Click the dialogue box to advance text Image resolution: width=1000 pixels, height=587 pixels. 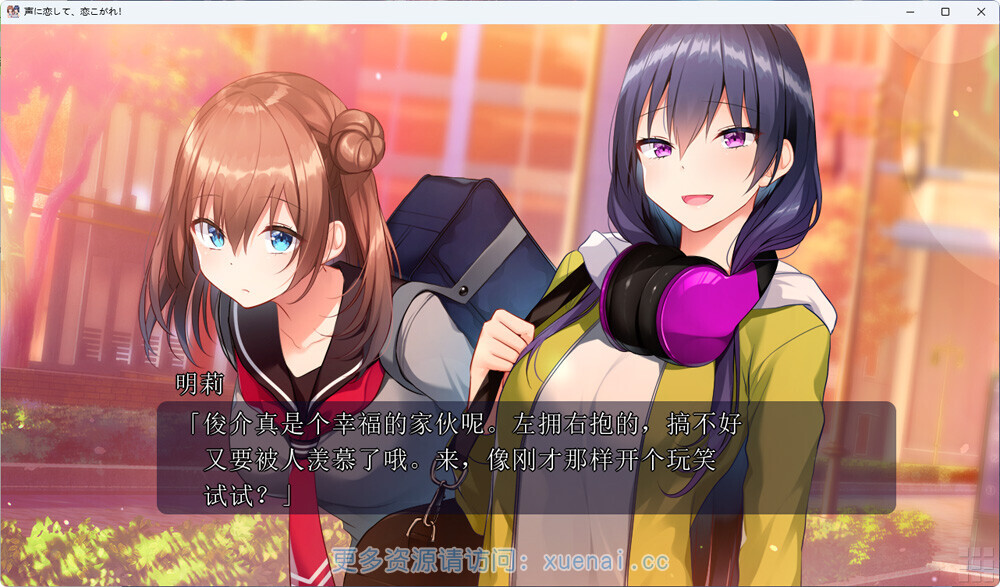525,457
